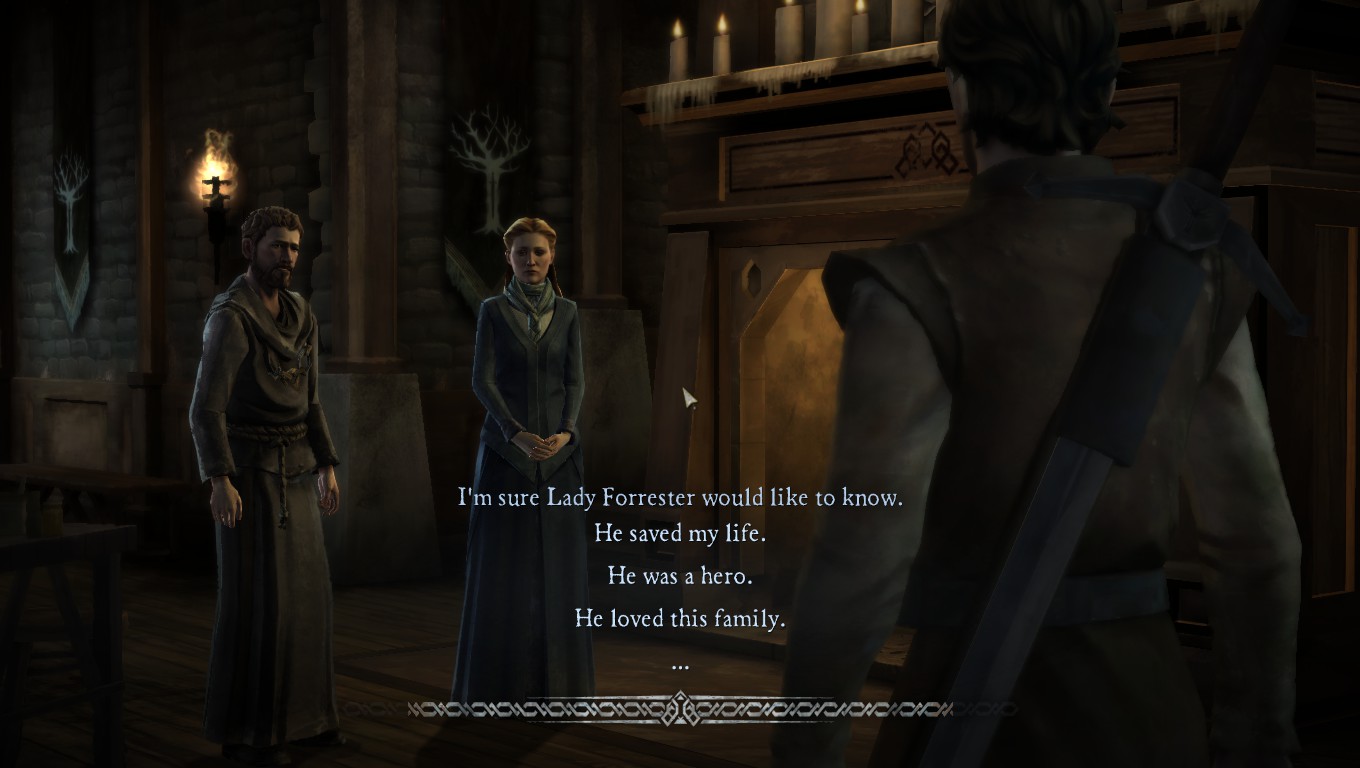
Task: Answer with "He was a hero."
Action: click(680, 576)
